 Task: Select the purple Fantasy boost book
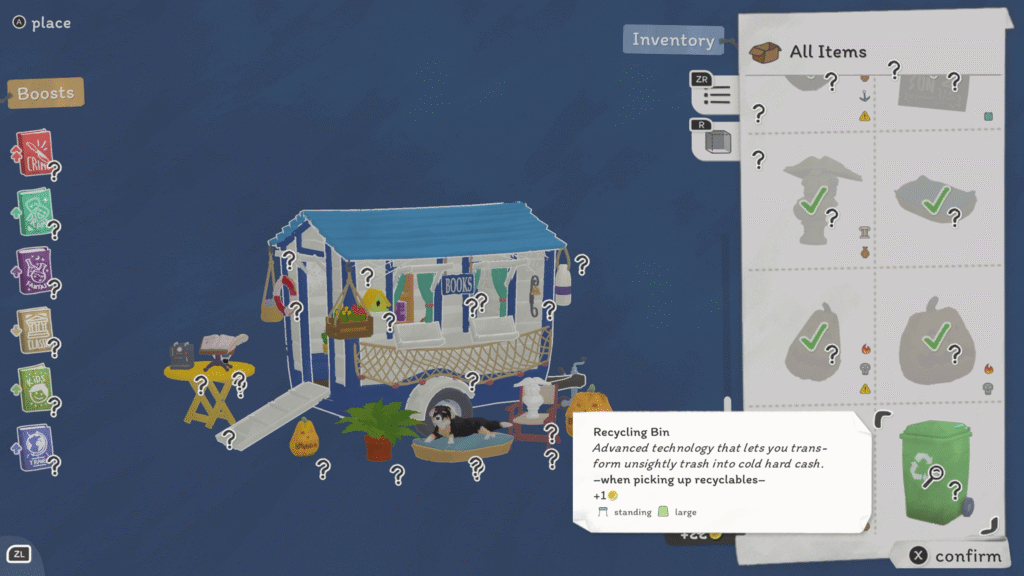pos(34,270)
